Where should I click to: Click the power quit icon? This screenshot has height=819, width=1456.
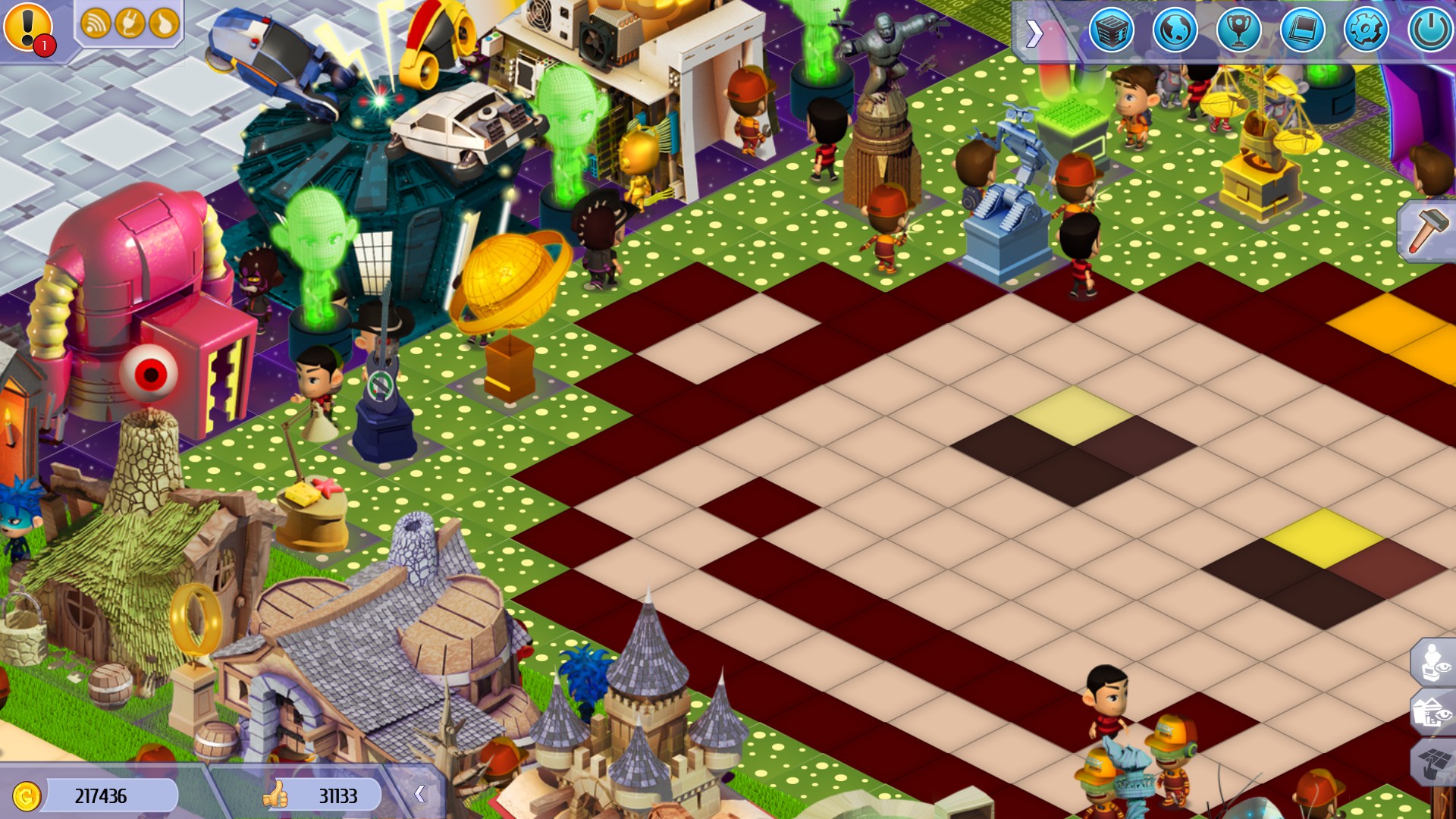[x=1429, y=30]
